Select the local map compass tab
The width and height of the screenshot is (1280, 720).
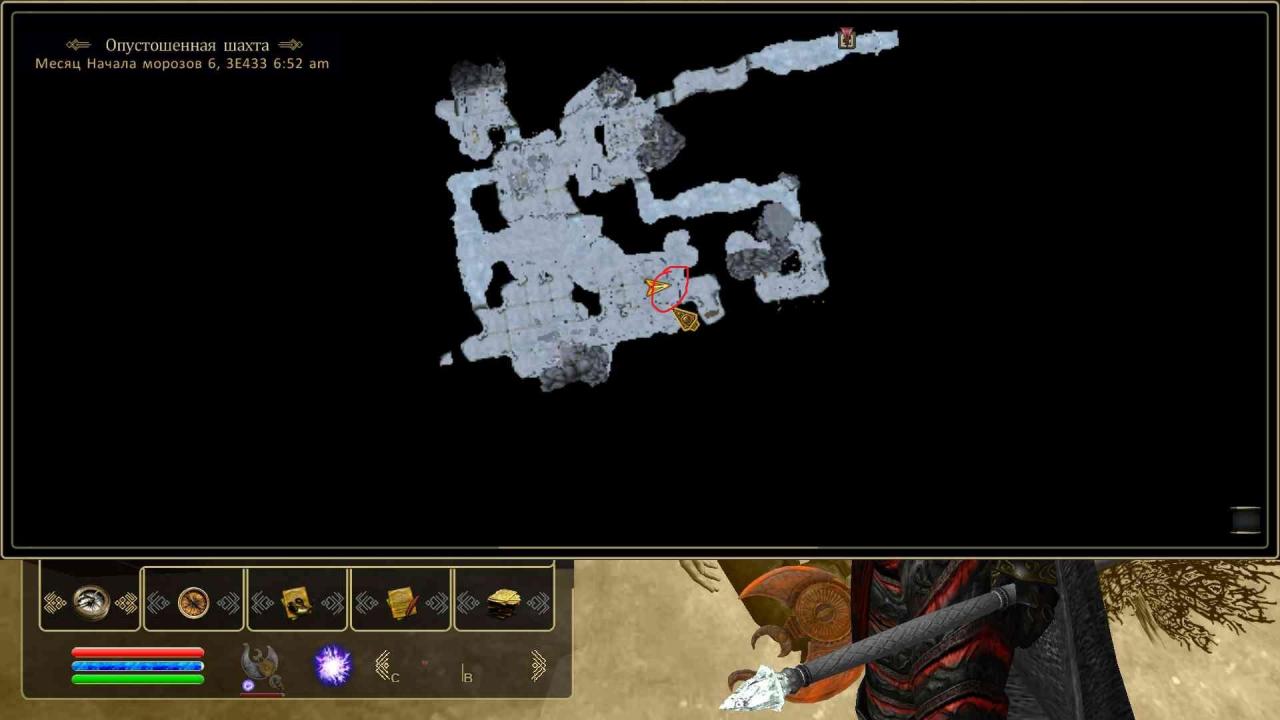[x=91, y=602]
